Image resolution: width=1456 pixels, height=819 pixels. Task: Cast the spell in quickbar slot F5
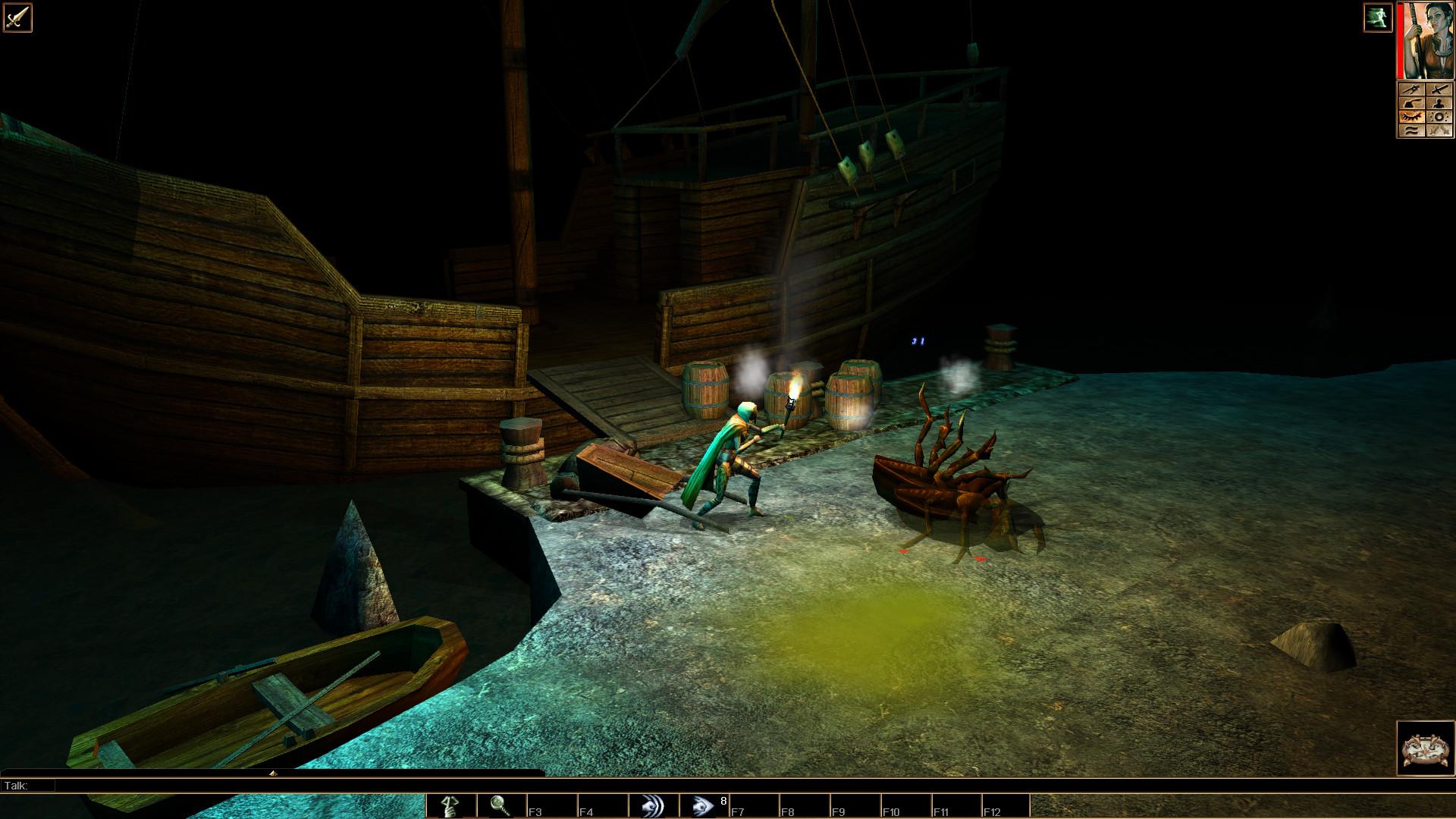click(x=654, y=805)
